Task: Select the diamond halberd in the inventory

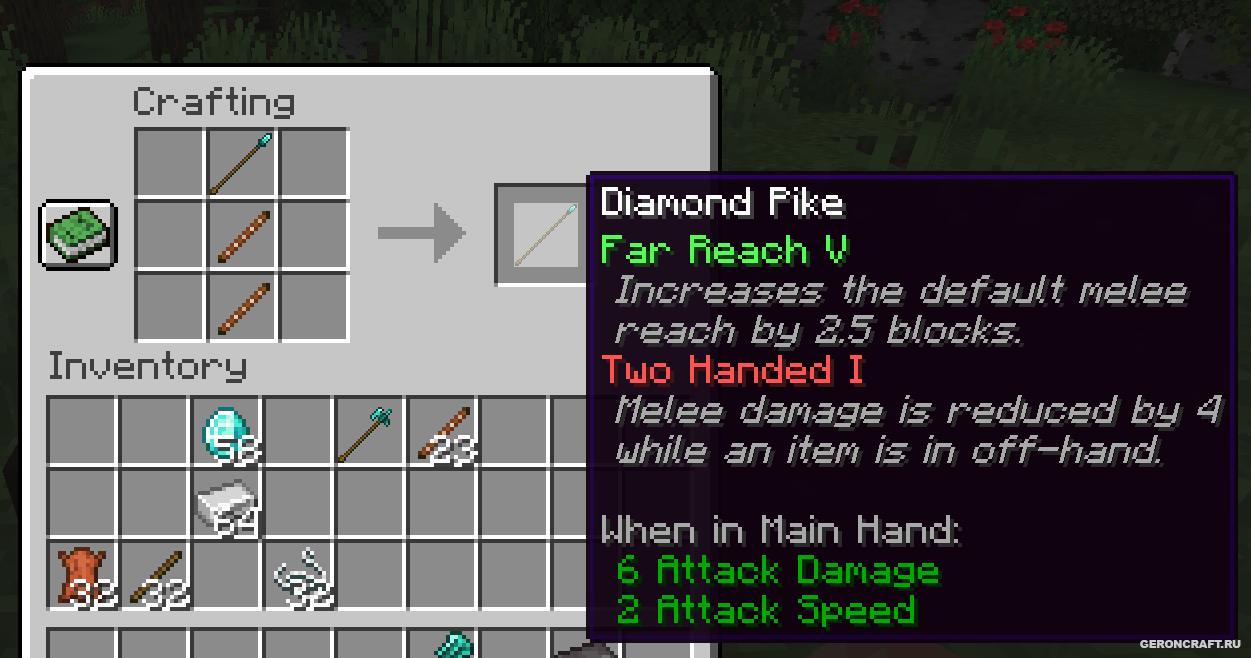Action: [x=370, y=433]
